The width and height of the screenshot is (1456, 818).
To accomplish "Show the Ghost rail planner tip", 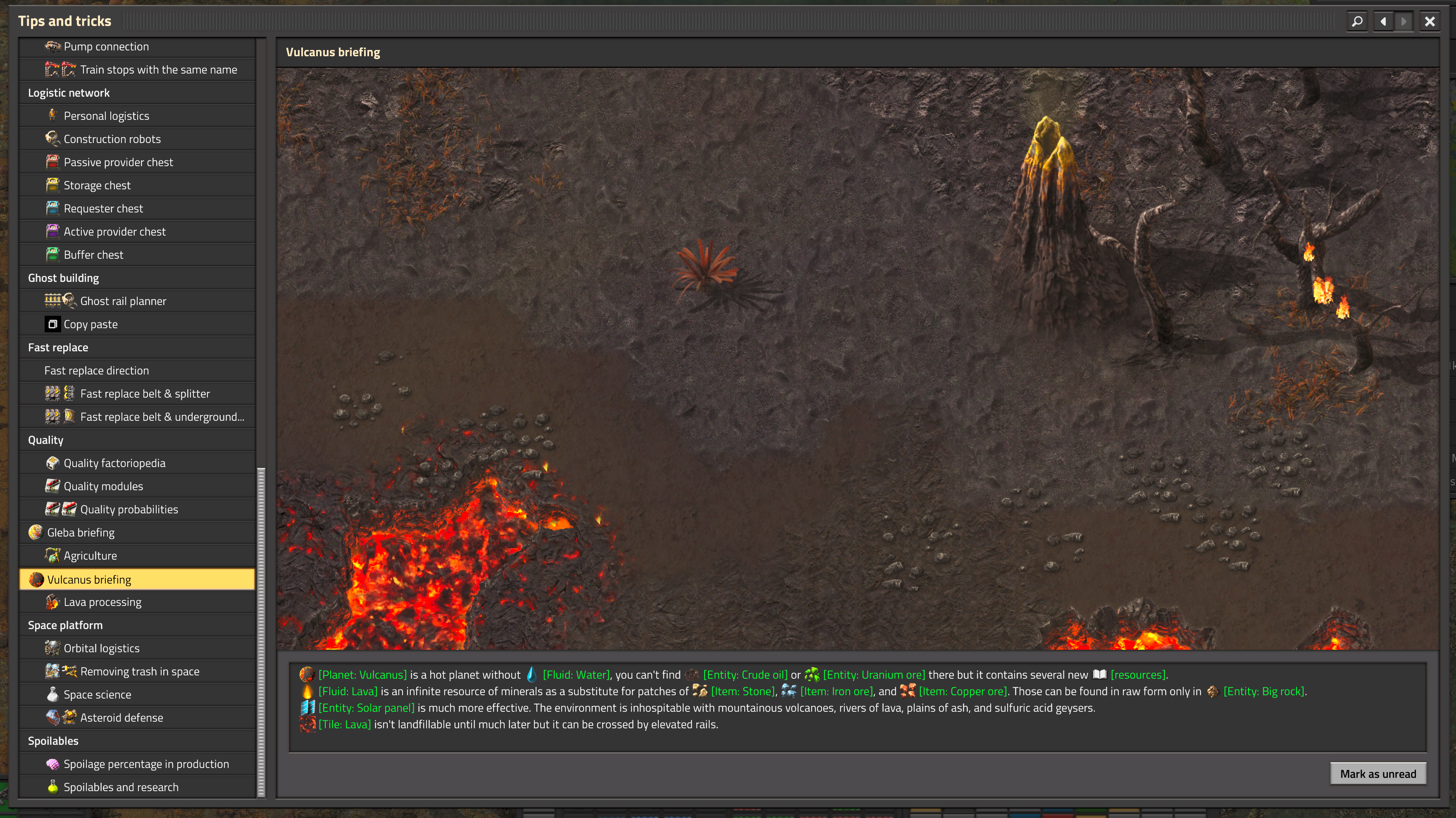I will 123,301.
